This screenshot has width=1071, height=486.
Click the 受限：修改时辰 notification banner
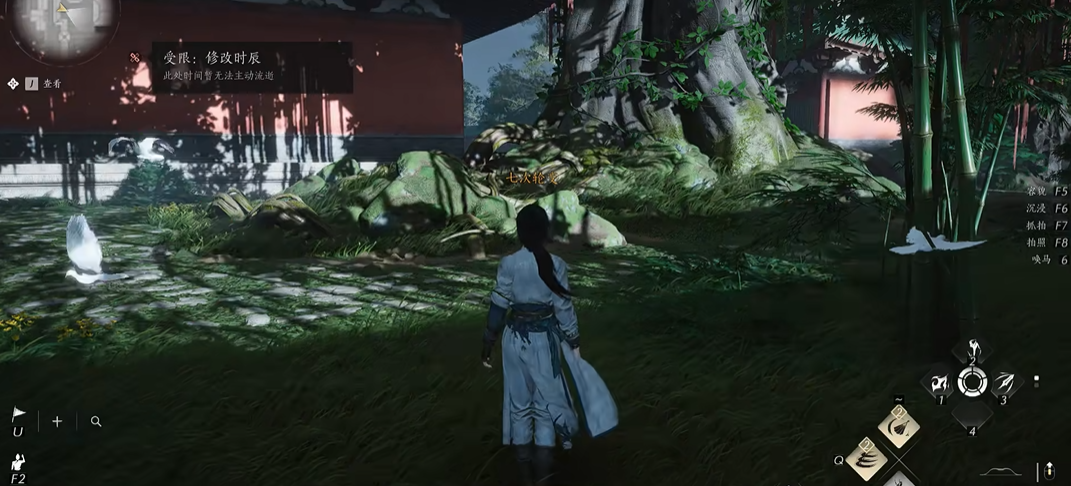coord(251,66)
